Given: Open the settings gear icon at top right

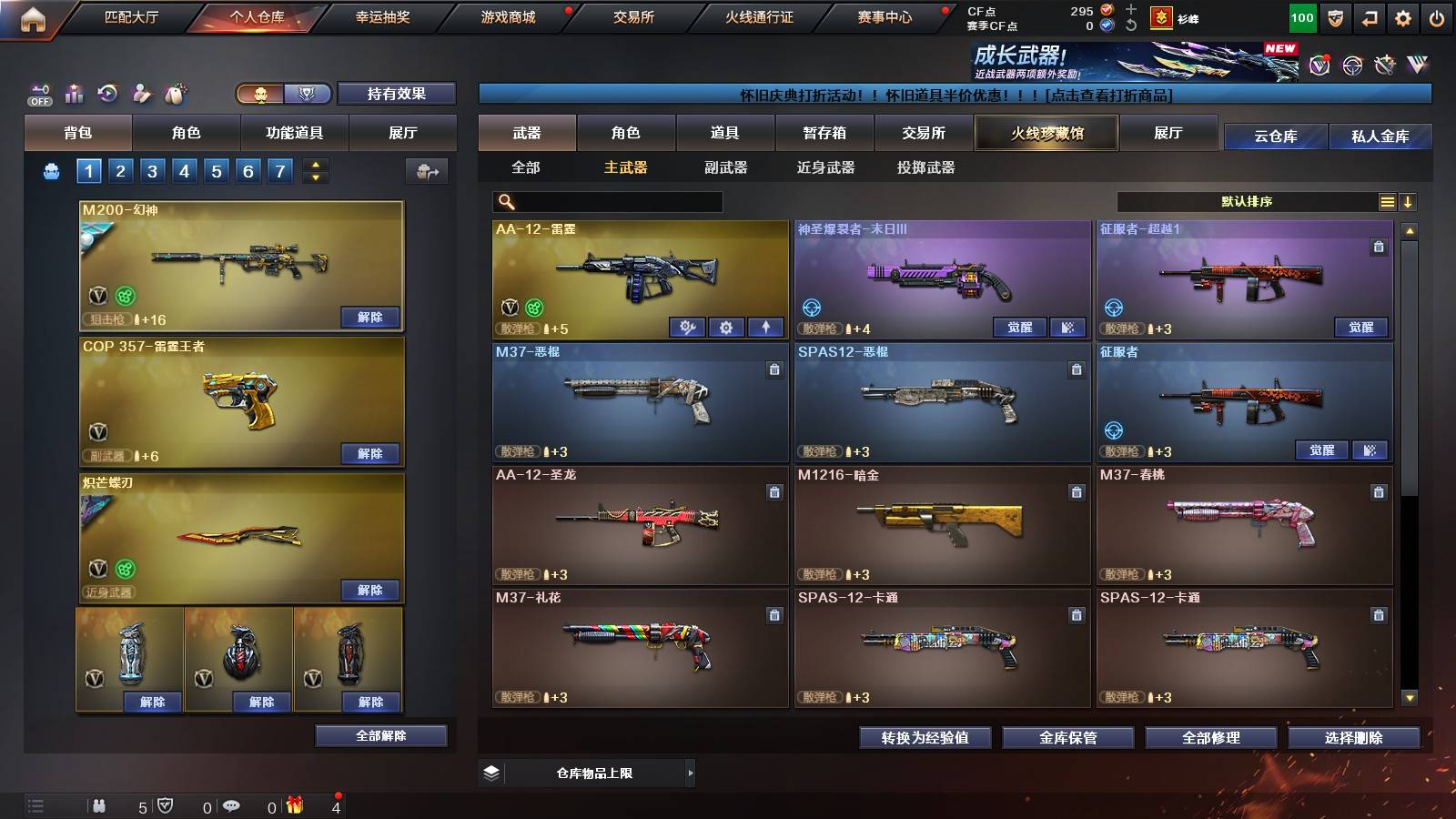Looking at the screenshot, I should [x=1404, y=16].
